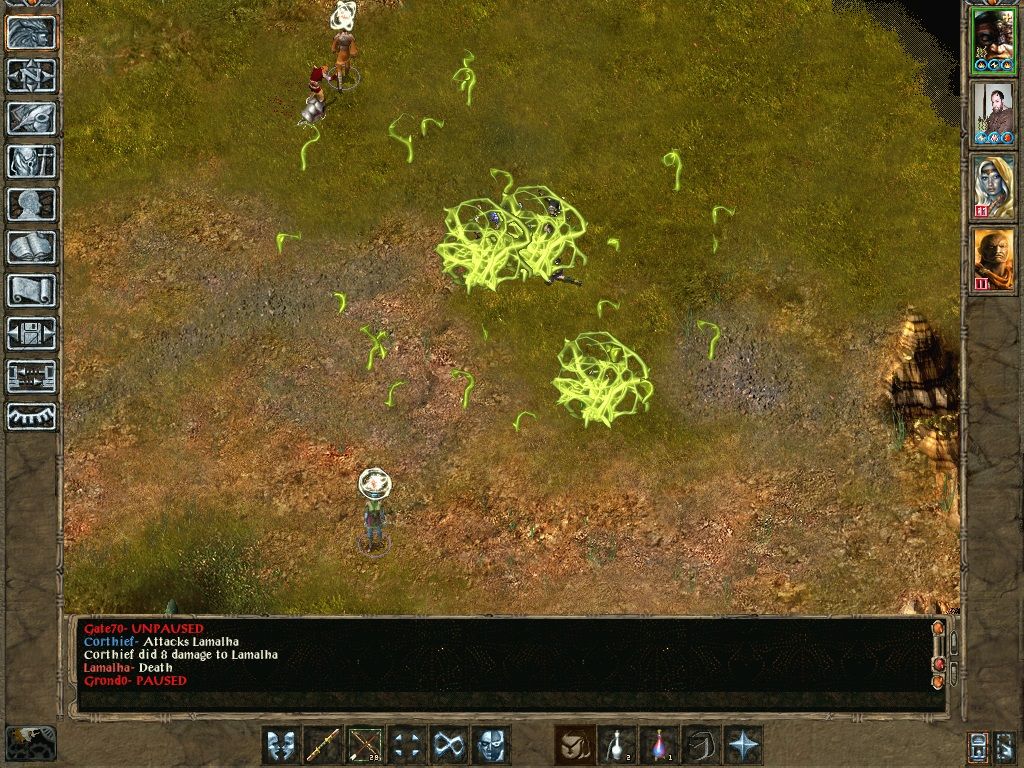Open the journal quill button
Viewport: 1024px width, 768px height.
click(x=32, y=118)
